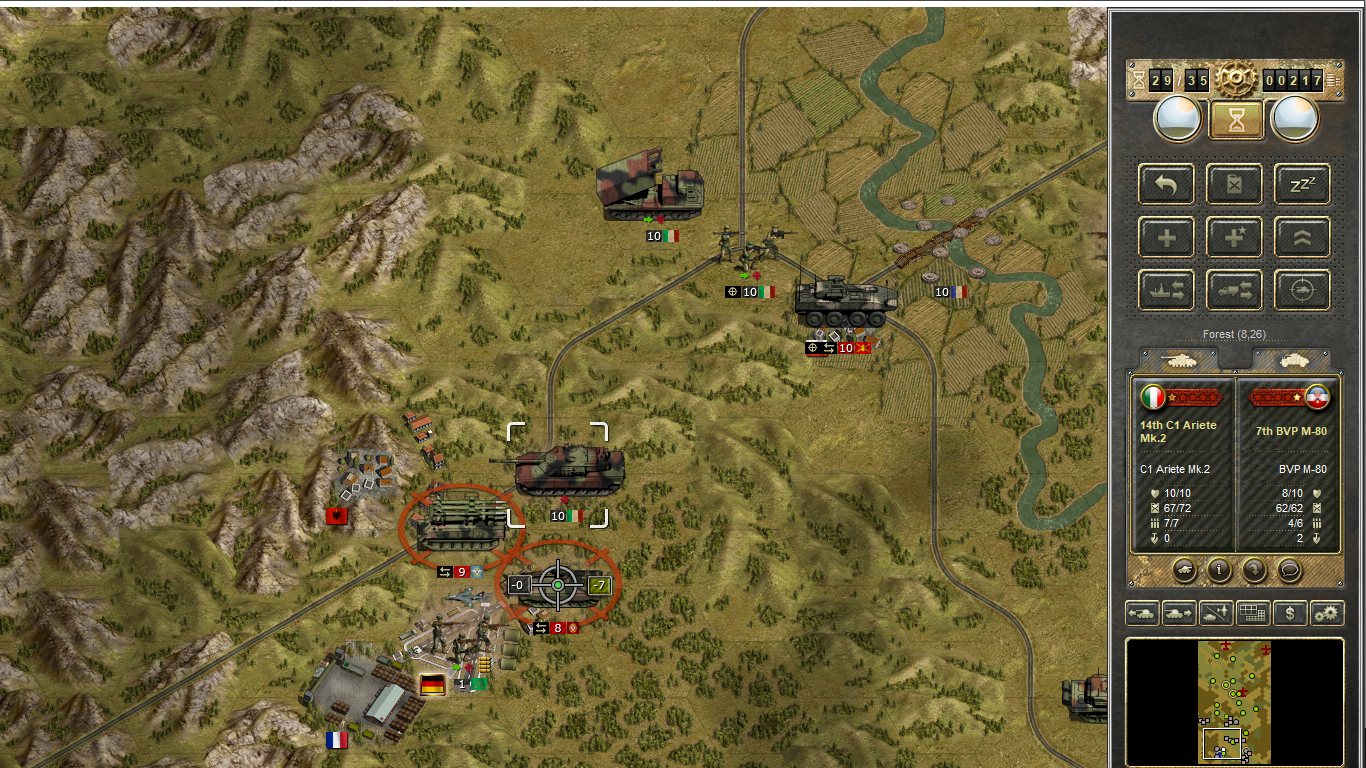The width and height of the screenshot is (1366, 768).
Task: Open unit details with the info button
Action: click(x=1219, y=570)
